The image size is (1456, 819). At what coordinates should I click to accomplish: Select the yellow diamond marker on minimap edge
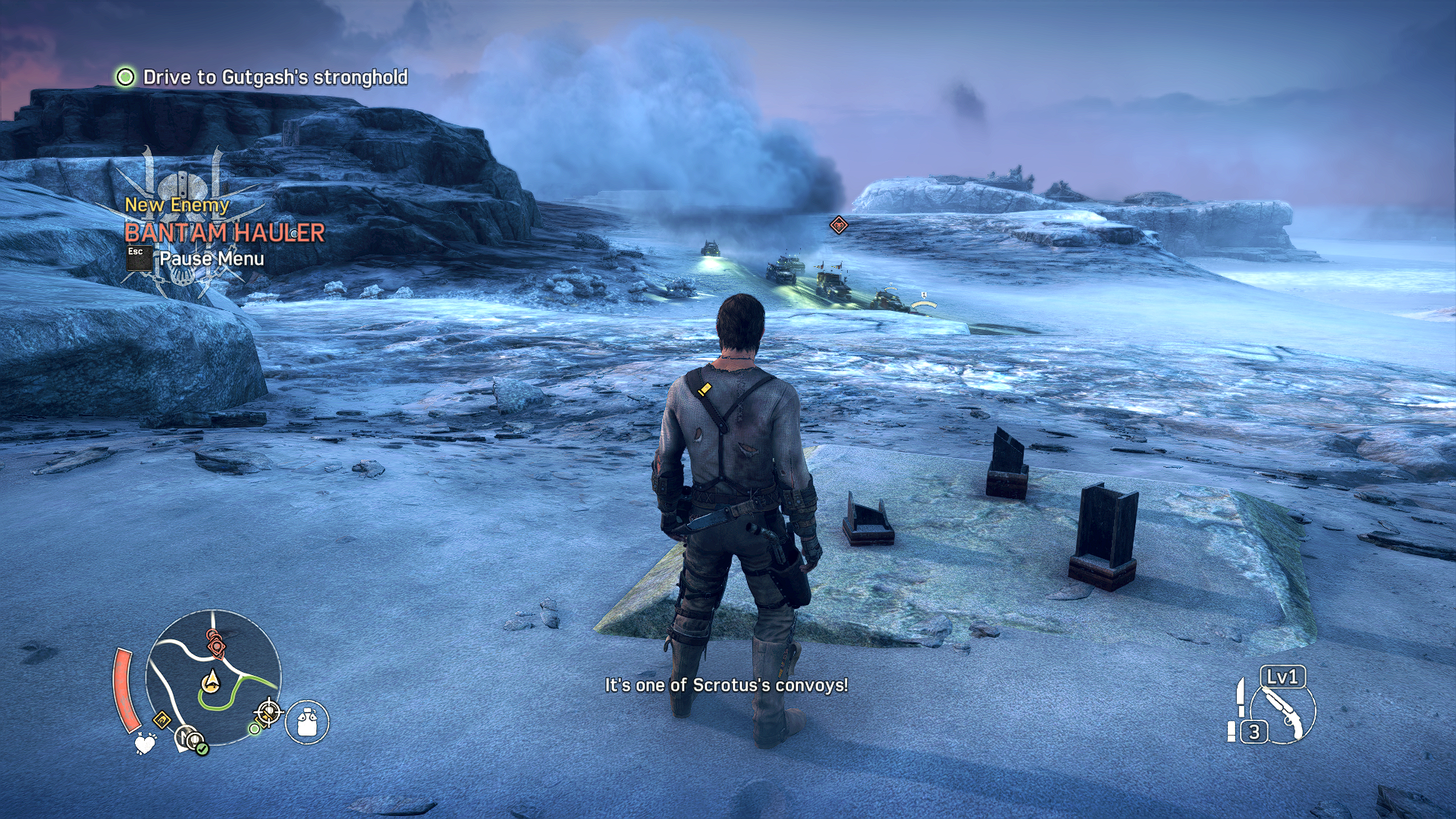[162, 719]
